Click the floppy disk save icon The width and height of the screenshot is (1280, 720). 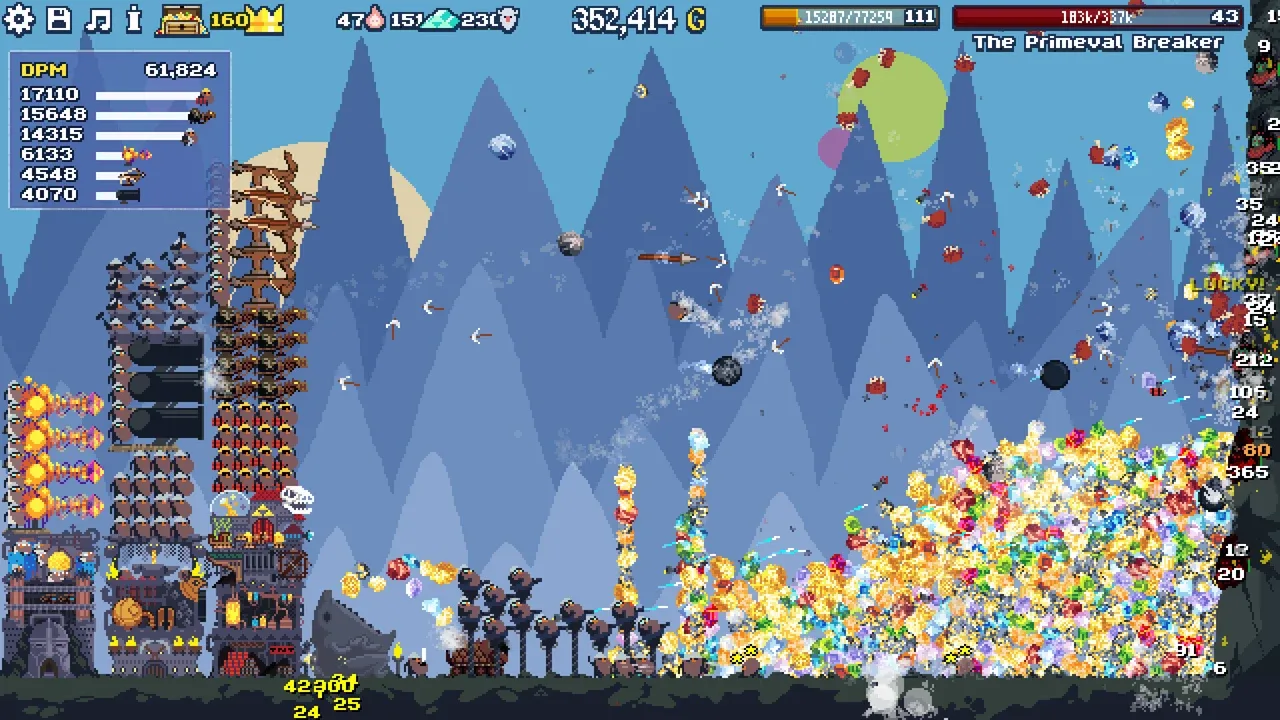tap(59, 19)
